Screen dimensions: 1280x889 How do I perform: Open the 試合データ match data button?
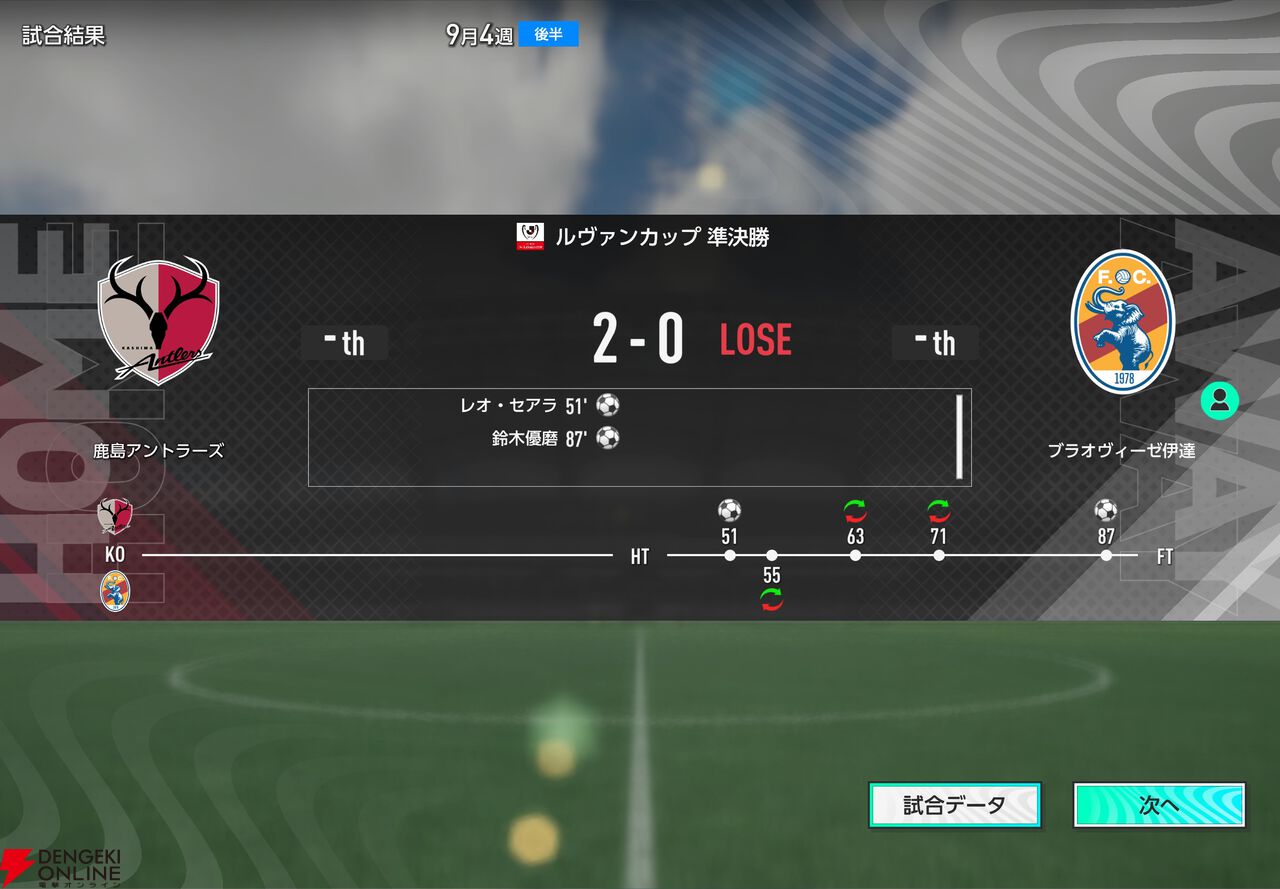[955, 806]
